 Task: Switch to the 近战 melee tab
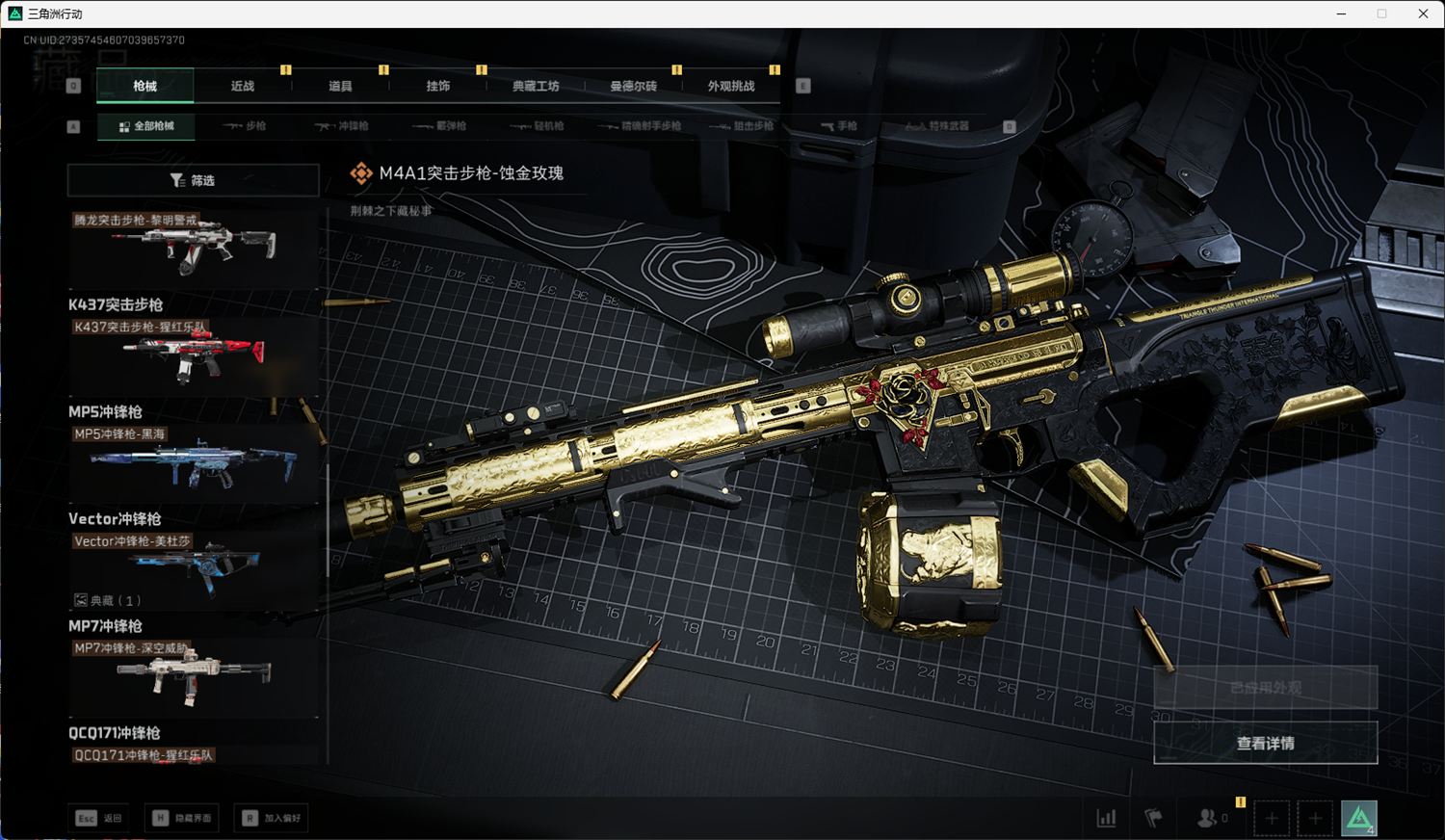tap(243, 86)
